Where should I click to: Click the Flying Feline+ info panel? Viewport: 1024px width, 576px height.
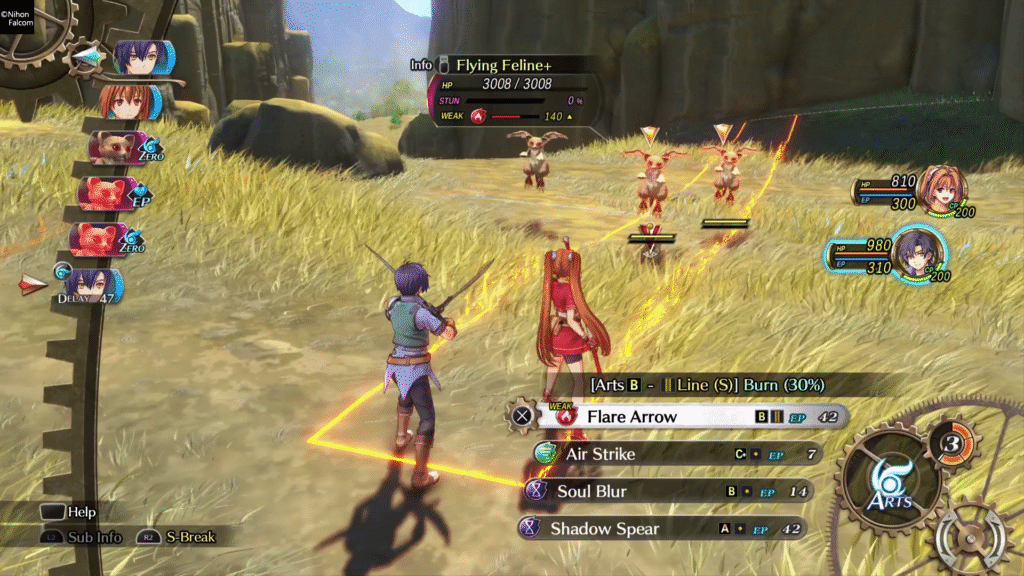point(516,90)
